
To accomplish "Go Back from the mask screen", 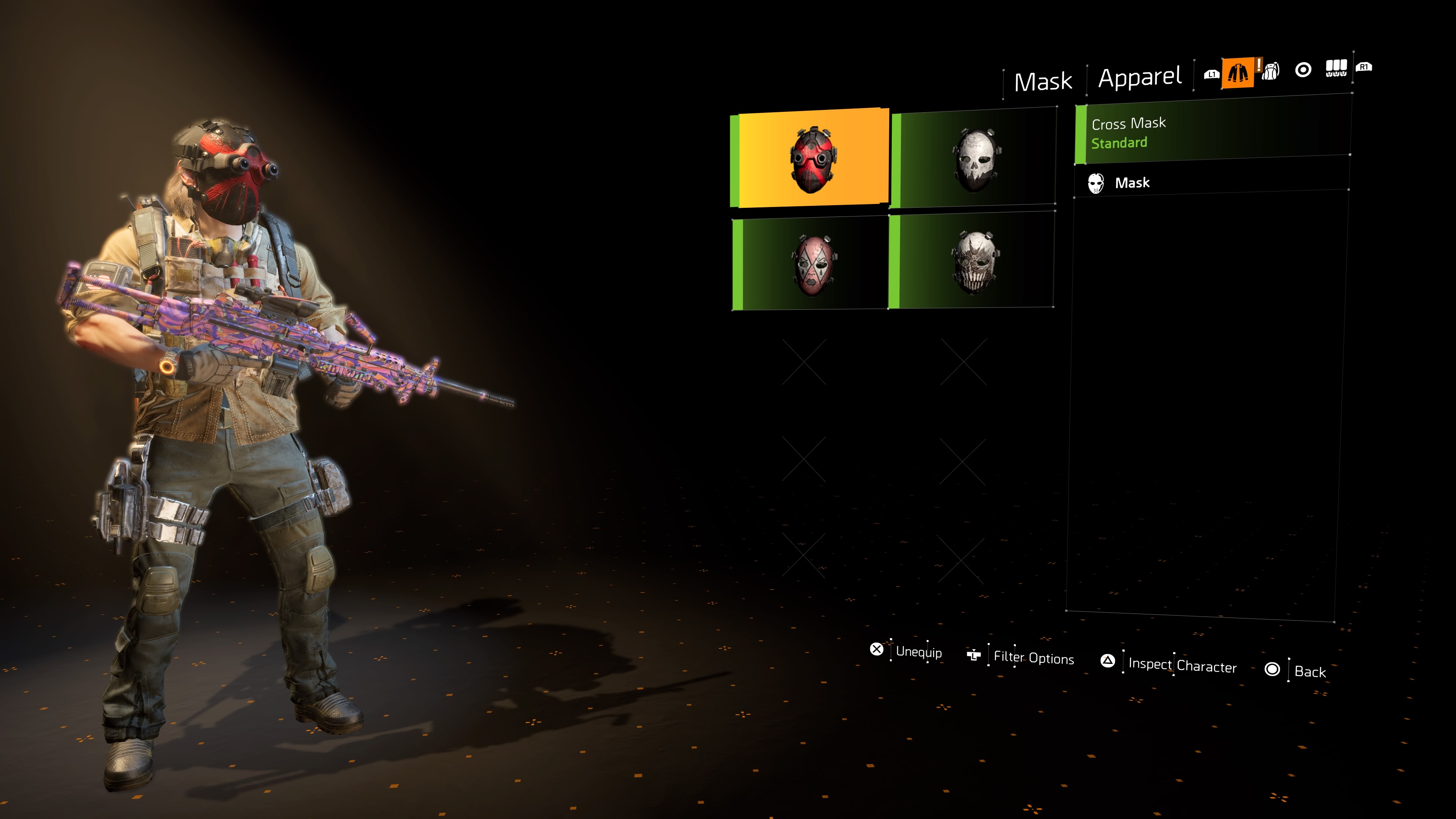I will tap(1297, 670).
